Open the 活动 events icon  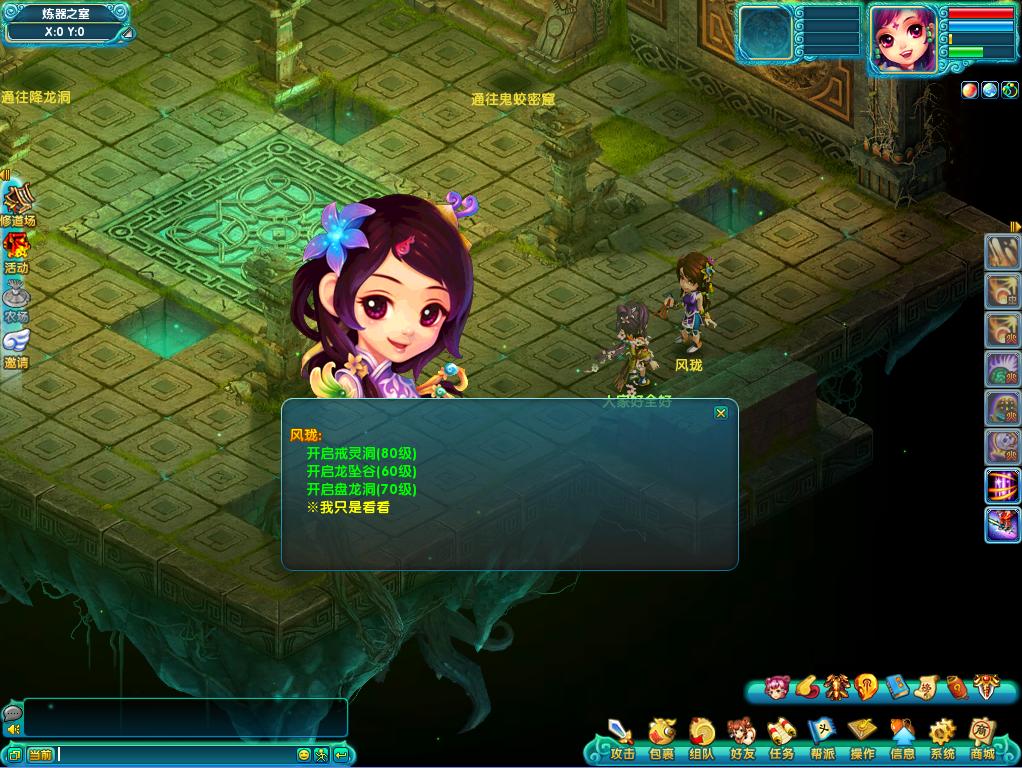click(16, 252)
